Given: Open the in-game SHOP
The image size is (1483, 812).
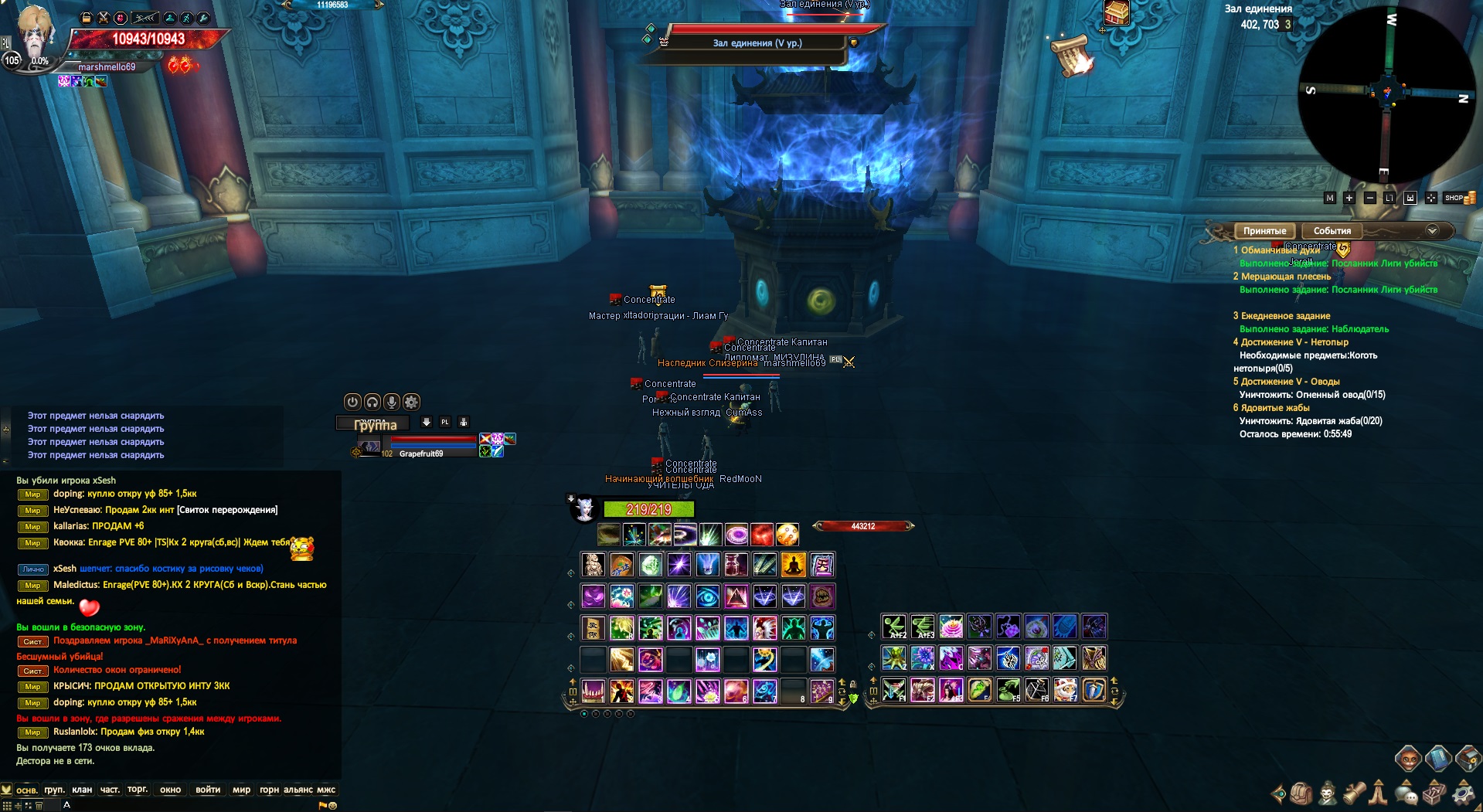Looking at the screenshot, I should [1455, 198].
